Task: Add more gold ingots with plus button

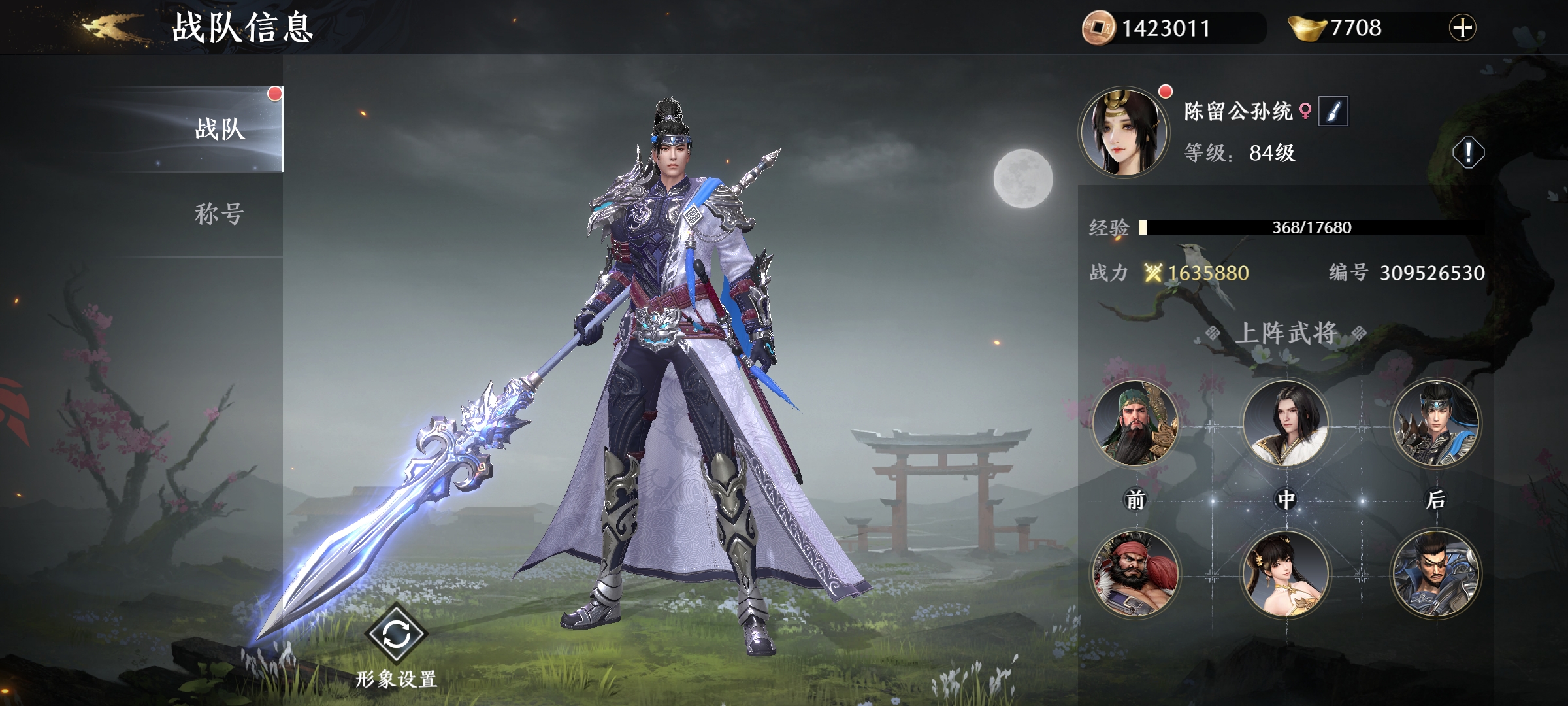Action: point(1462,27)
